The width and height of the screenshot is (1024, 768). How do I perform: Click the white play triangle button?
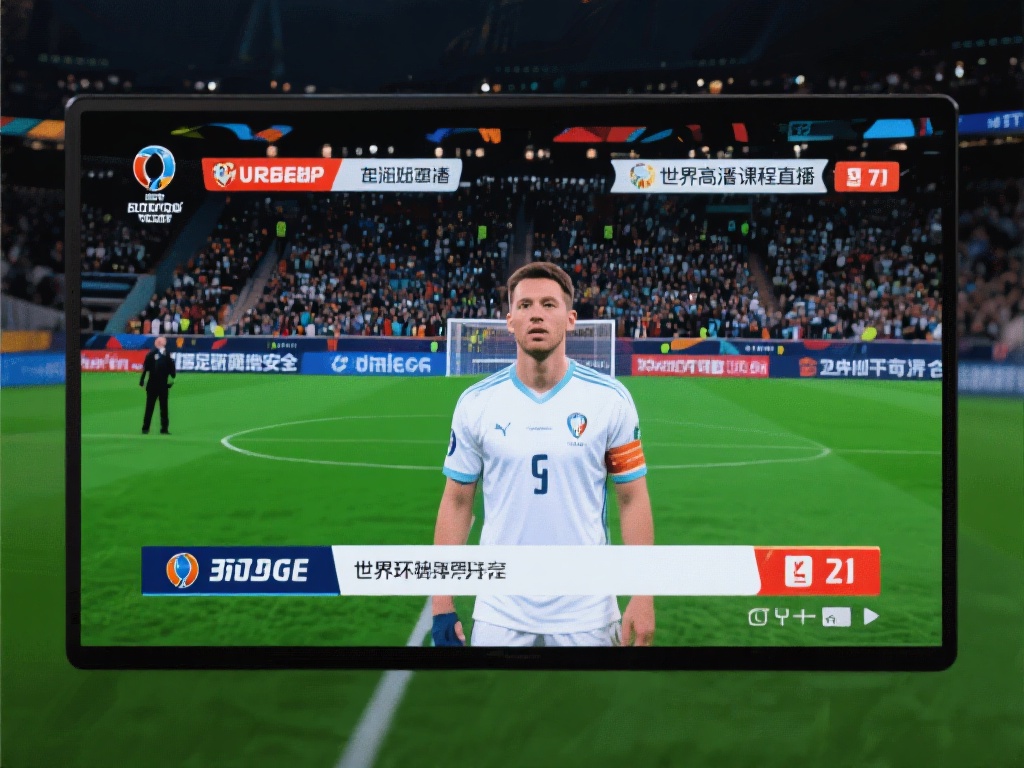point(870,616)
